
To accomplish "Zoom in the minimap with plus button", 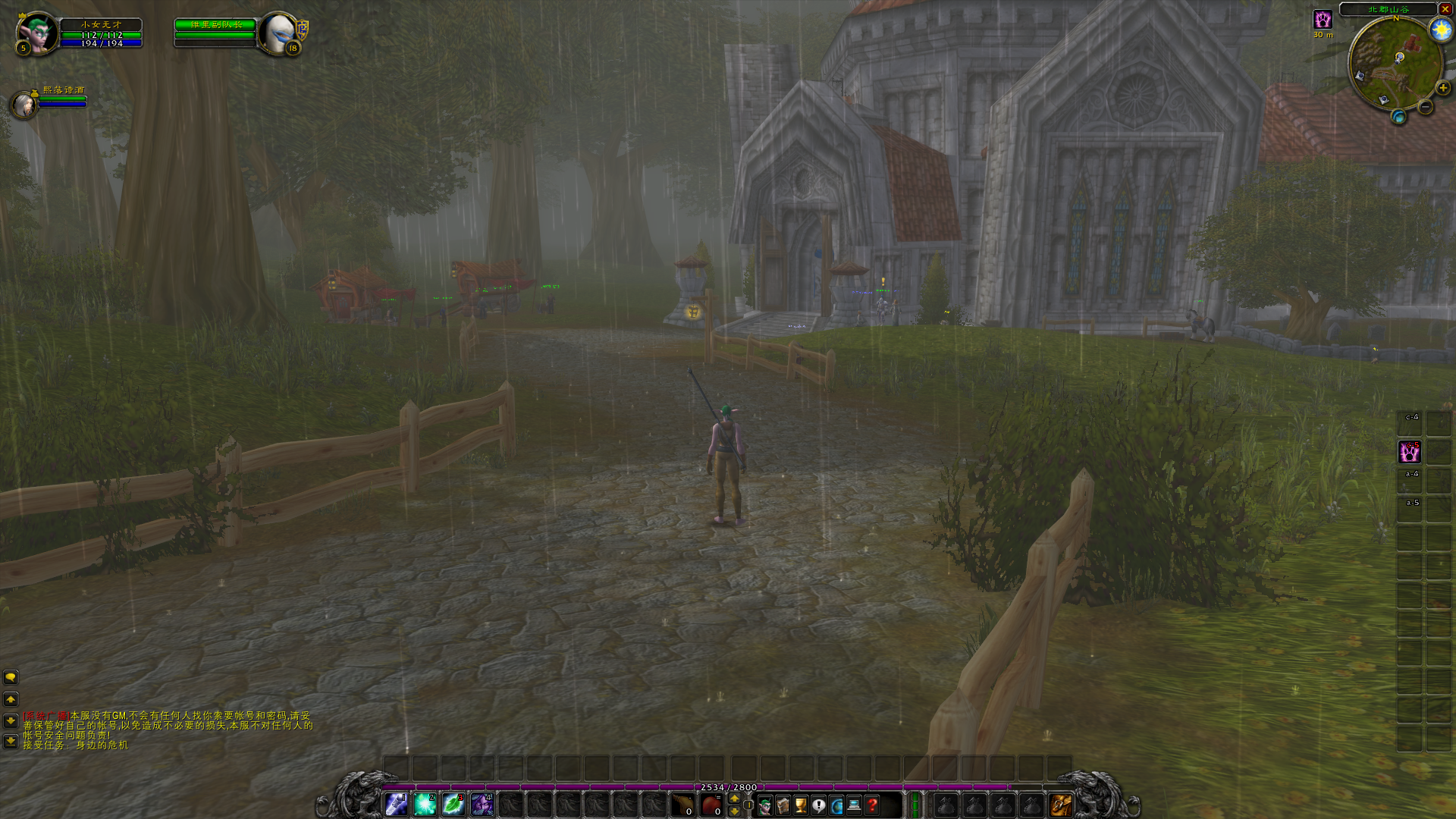I will click(x=1442, y=88).
